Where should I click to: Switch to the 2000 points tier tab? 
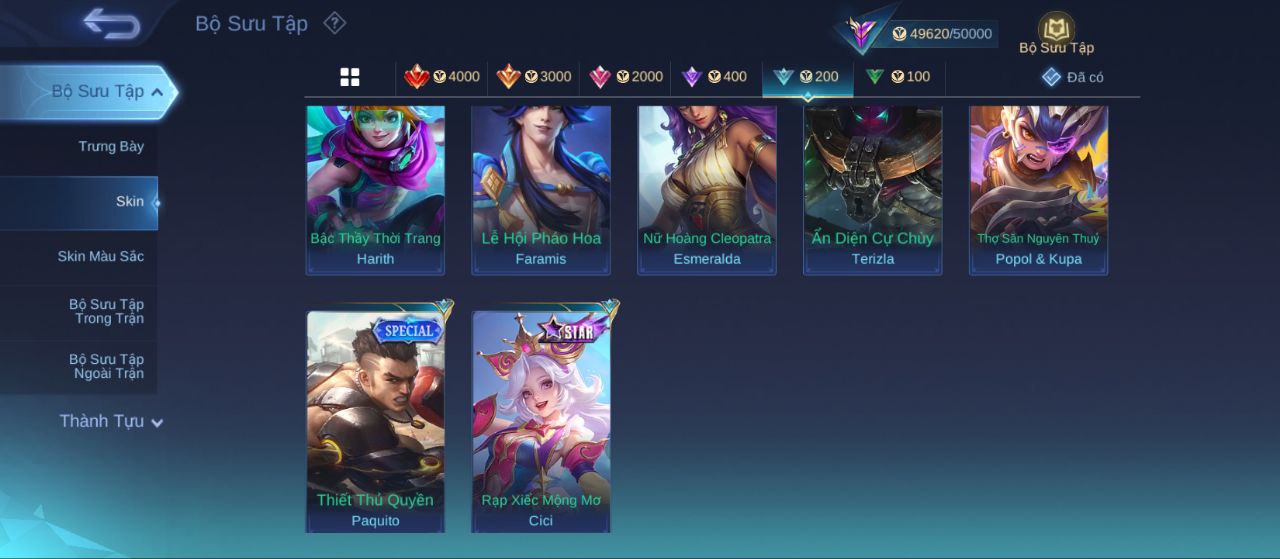pos(627,77)
